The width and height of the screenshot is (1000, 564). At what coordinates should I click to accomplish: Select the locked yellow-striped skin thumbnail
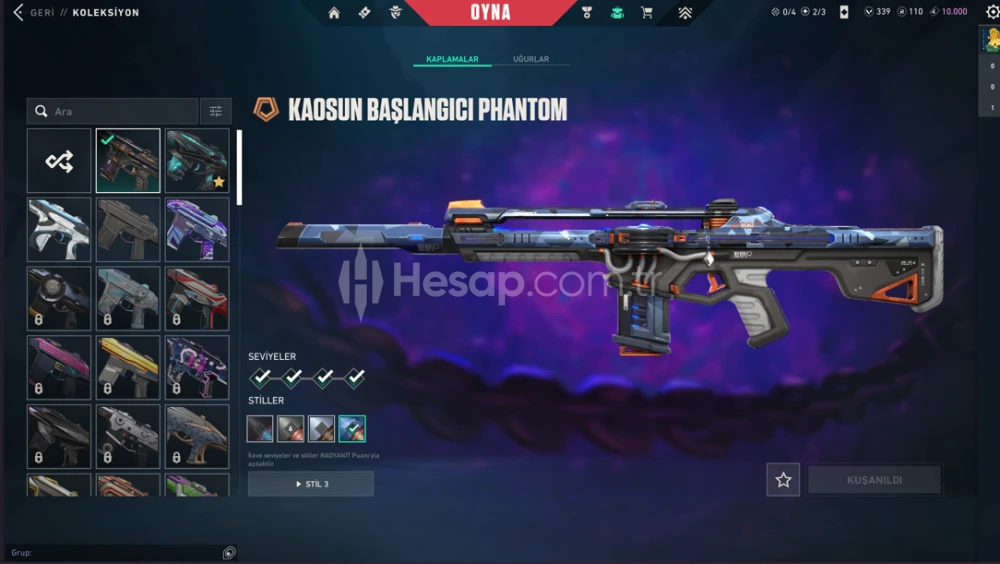click(x=128, y=367)
